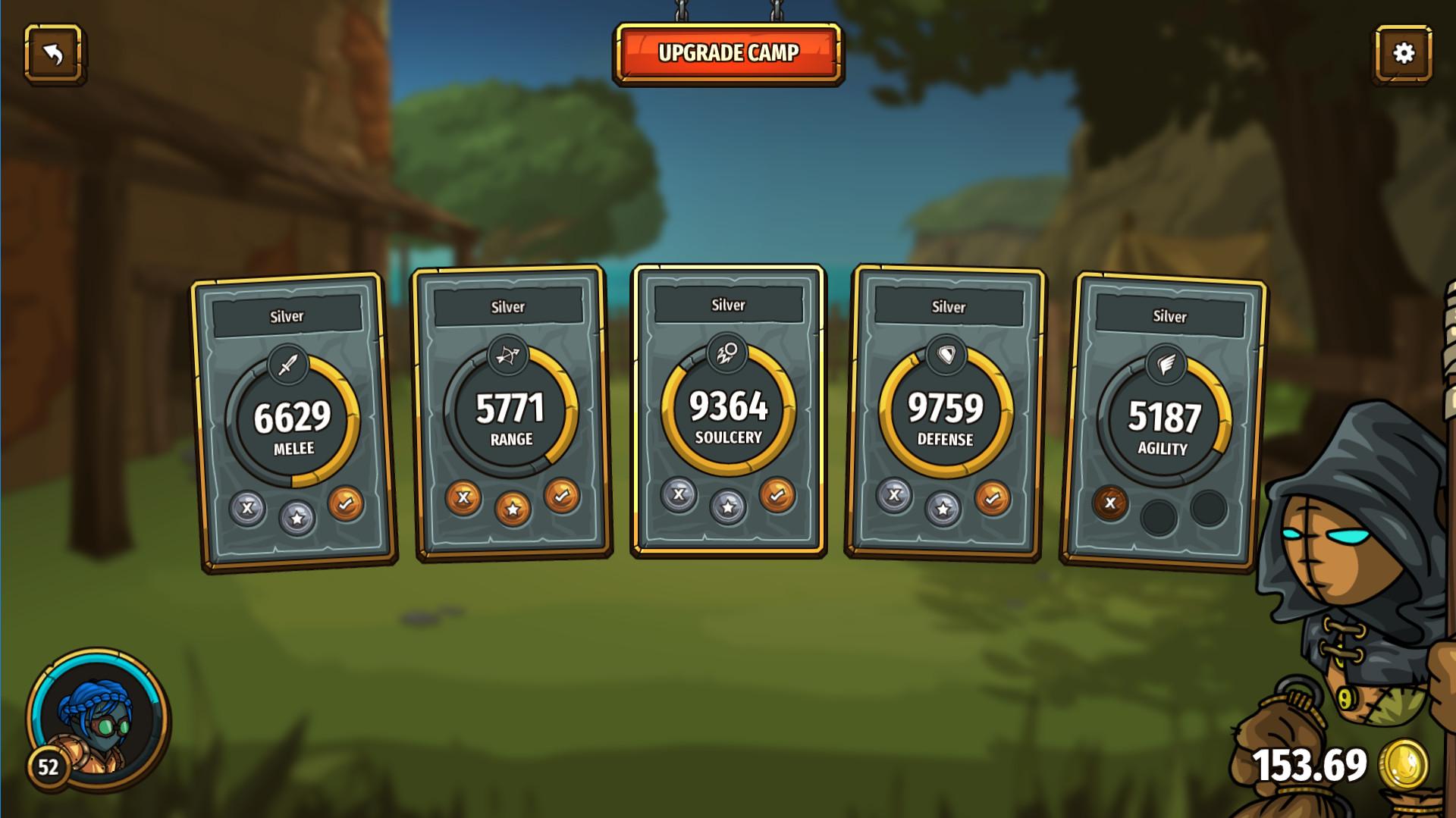
Task: Click the checkmark badge on Melee card
Action: coord(346,504)
